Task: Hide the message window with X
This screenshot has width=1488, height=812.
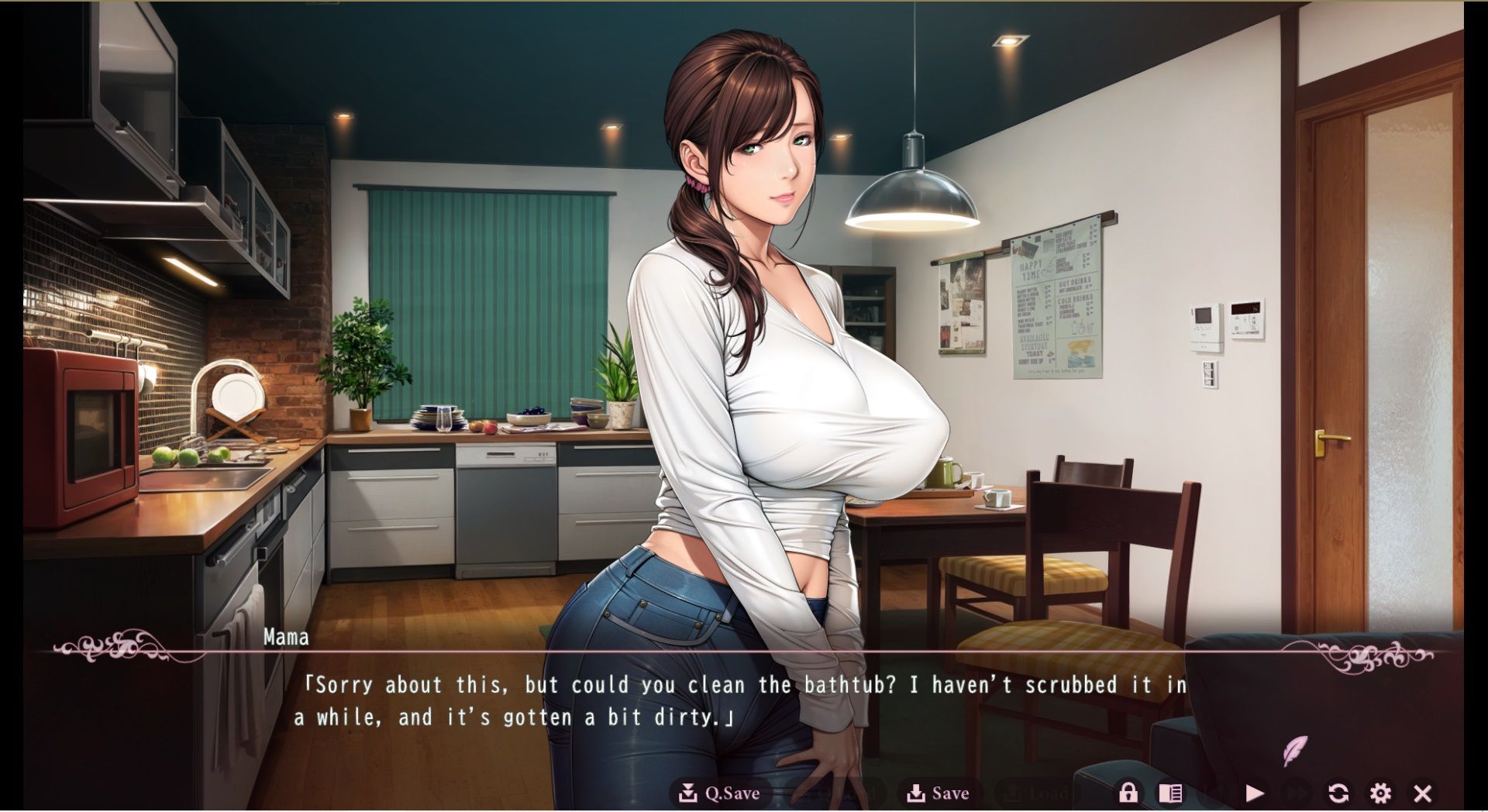Action: (1422, 793)
